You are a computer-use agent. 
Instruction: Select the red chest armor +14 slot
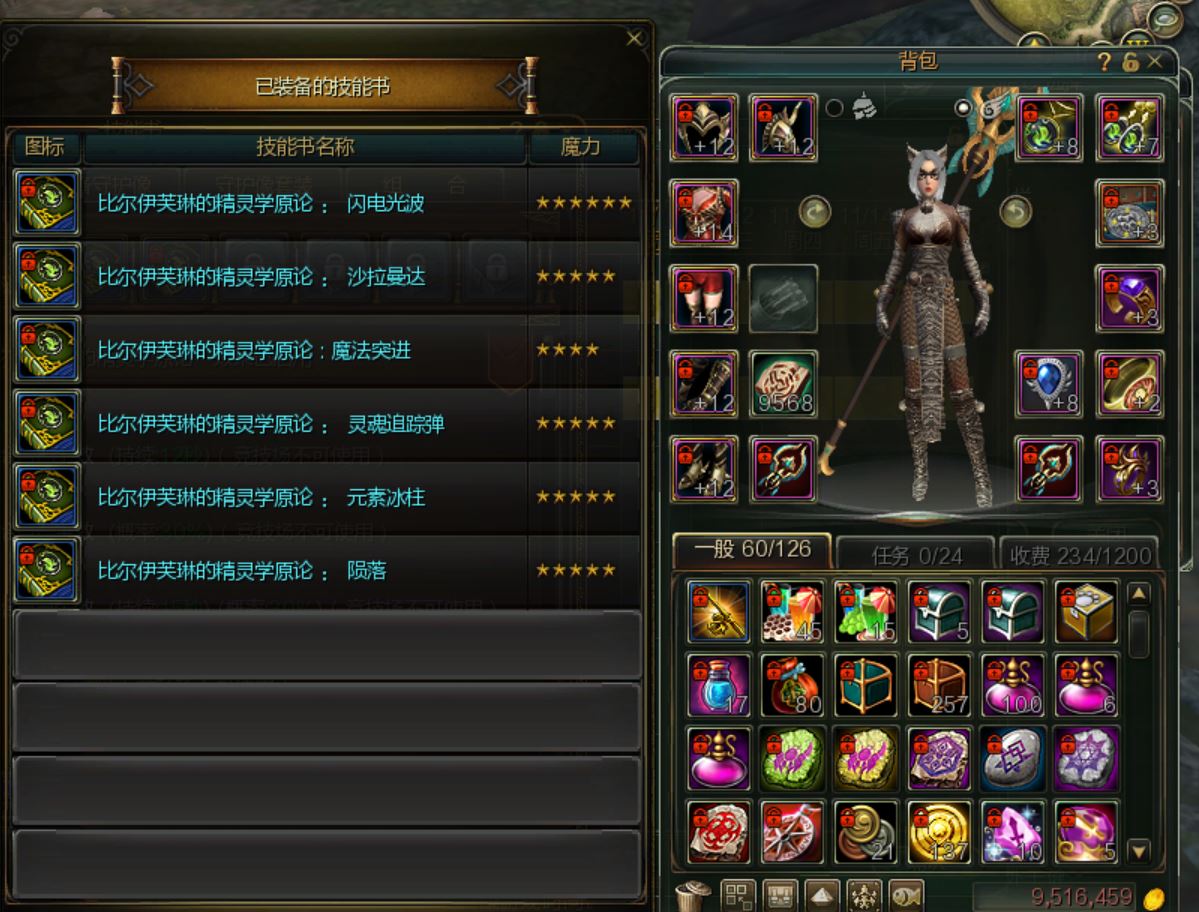coord(705,213)
